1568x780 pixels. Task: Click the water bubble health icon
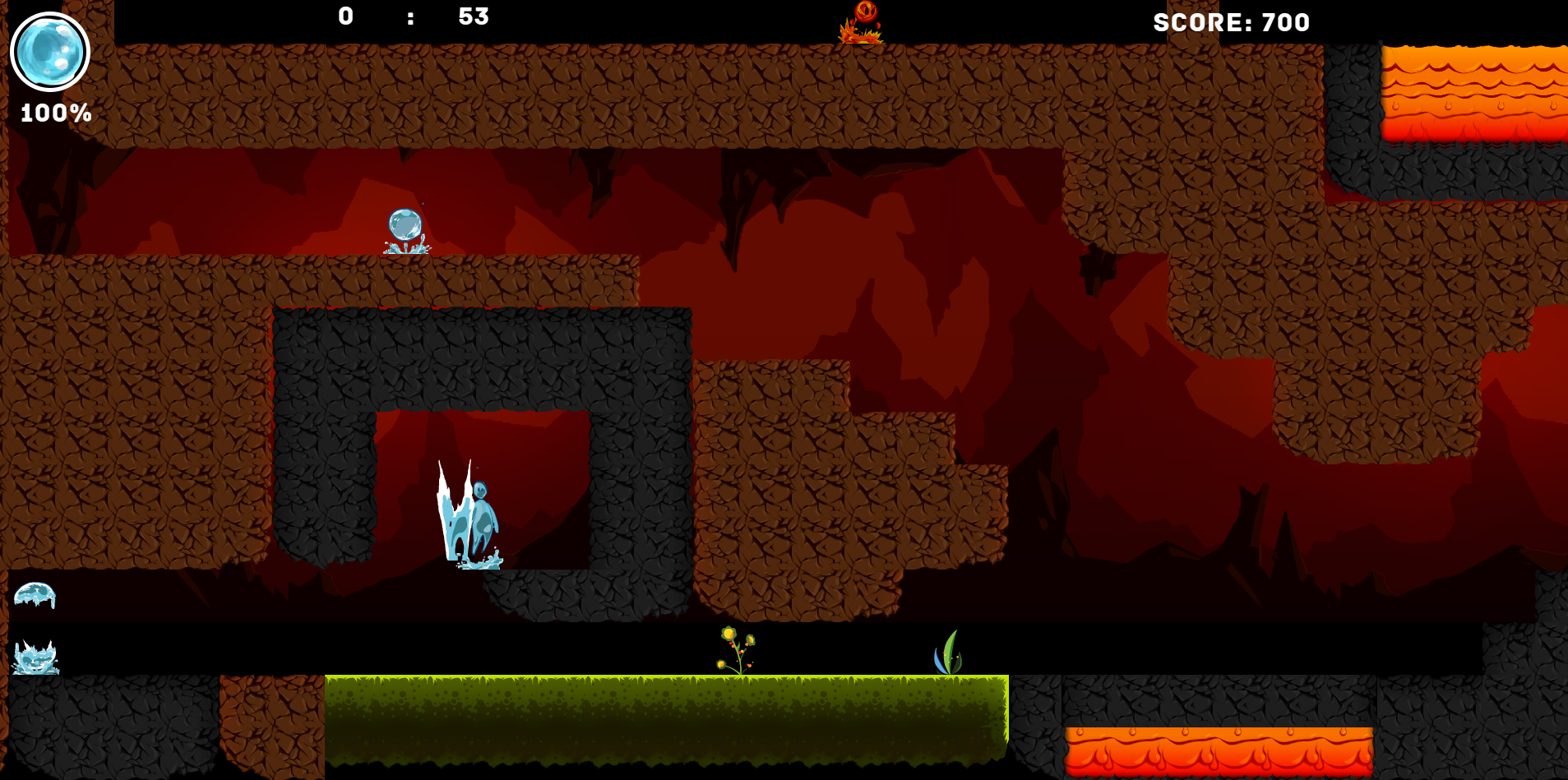[x=50, y=52]
